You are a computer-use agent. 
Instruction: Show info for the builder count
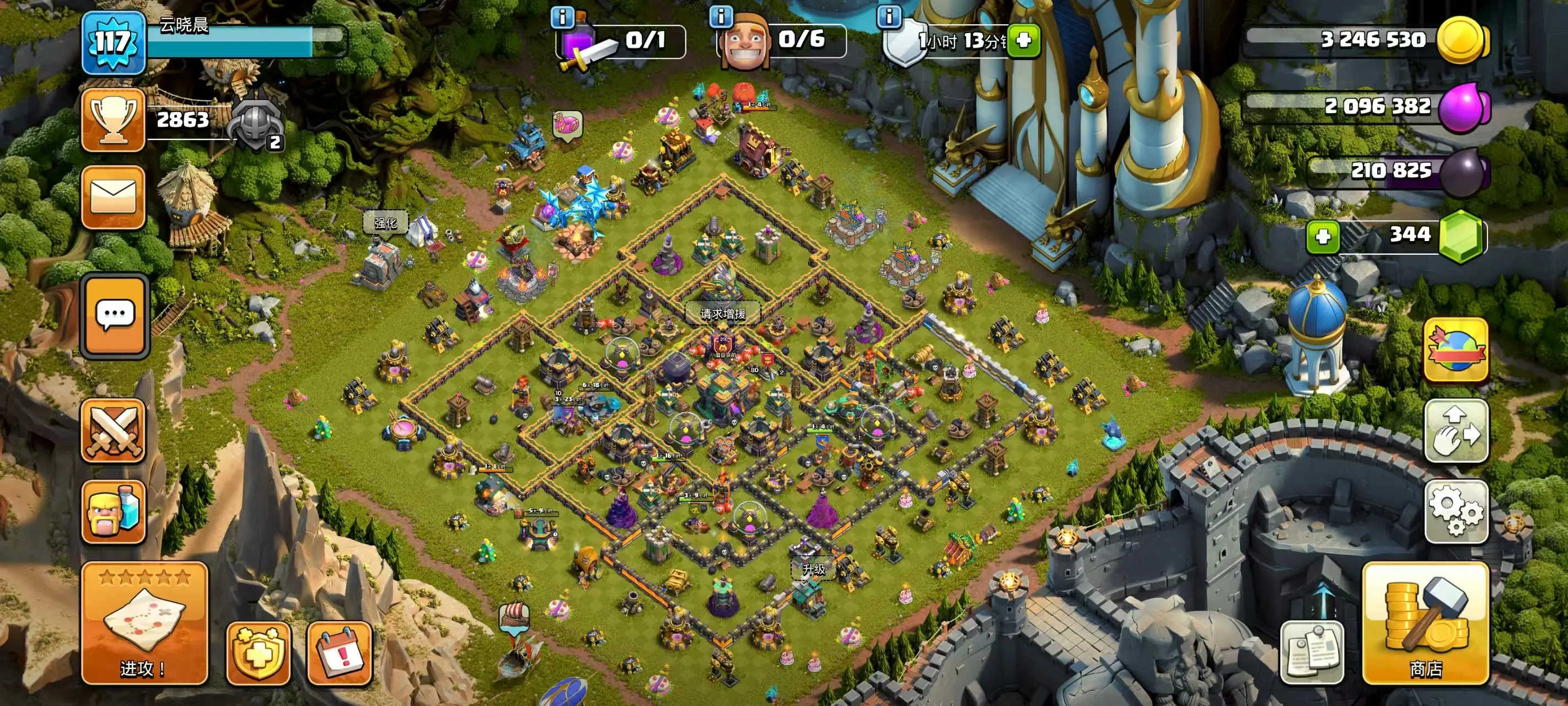point(721,17)
